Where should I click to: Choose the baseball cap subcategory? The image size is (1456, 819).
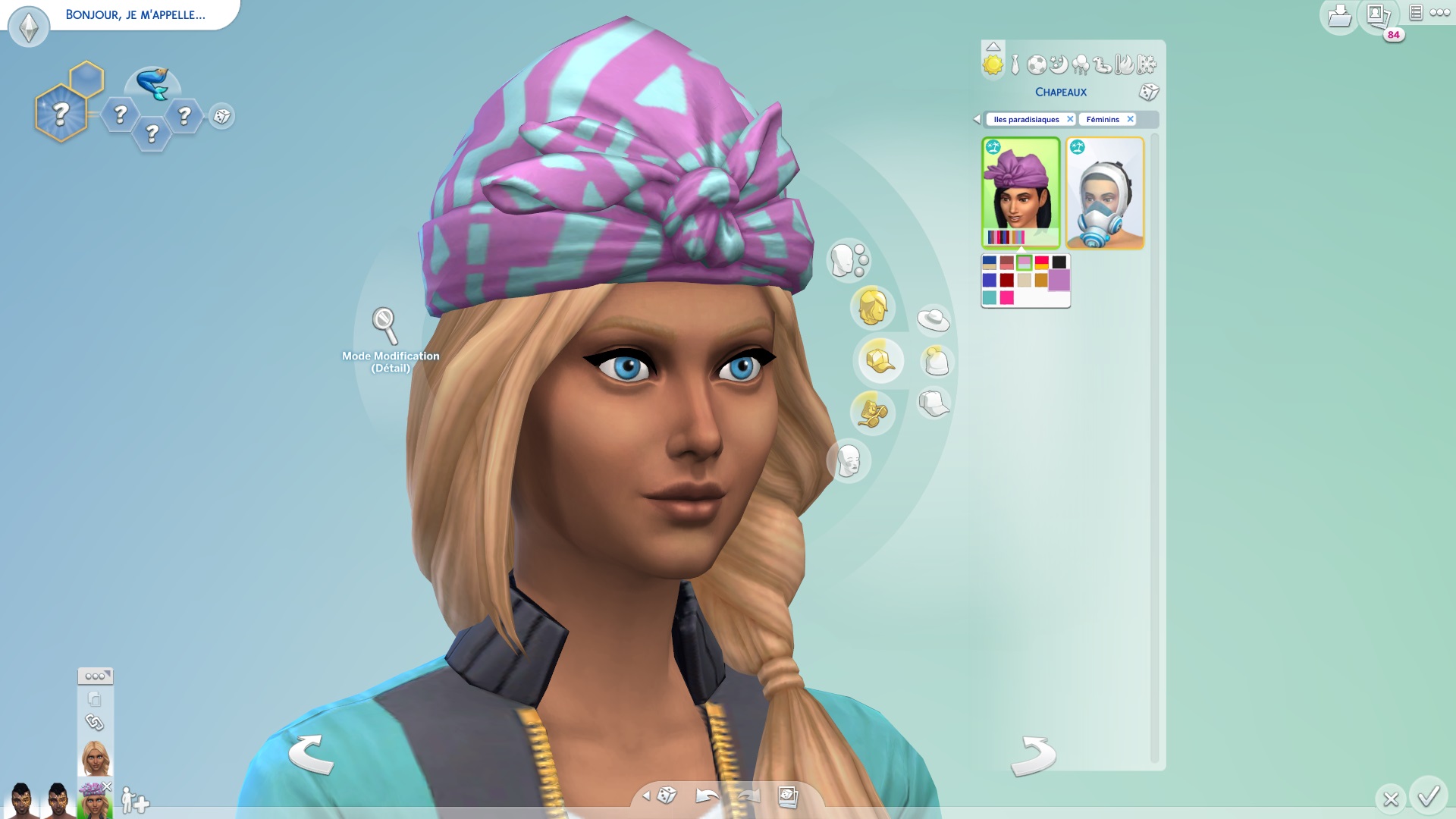coord(934,403)
